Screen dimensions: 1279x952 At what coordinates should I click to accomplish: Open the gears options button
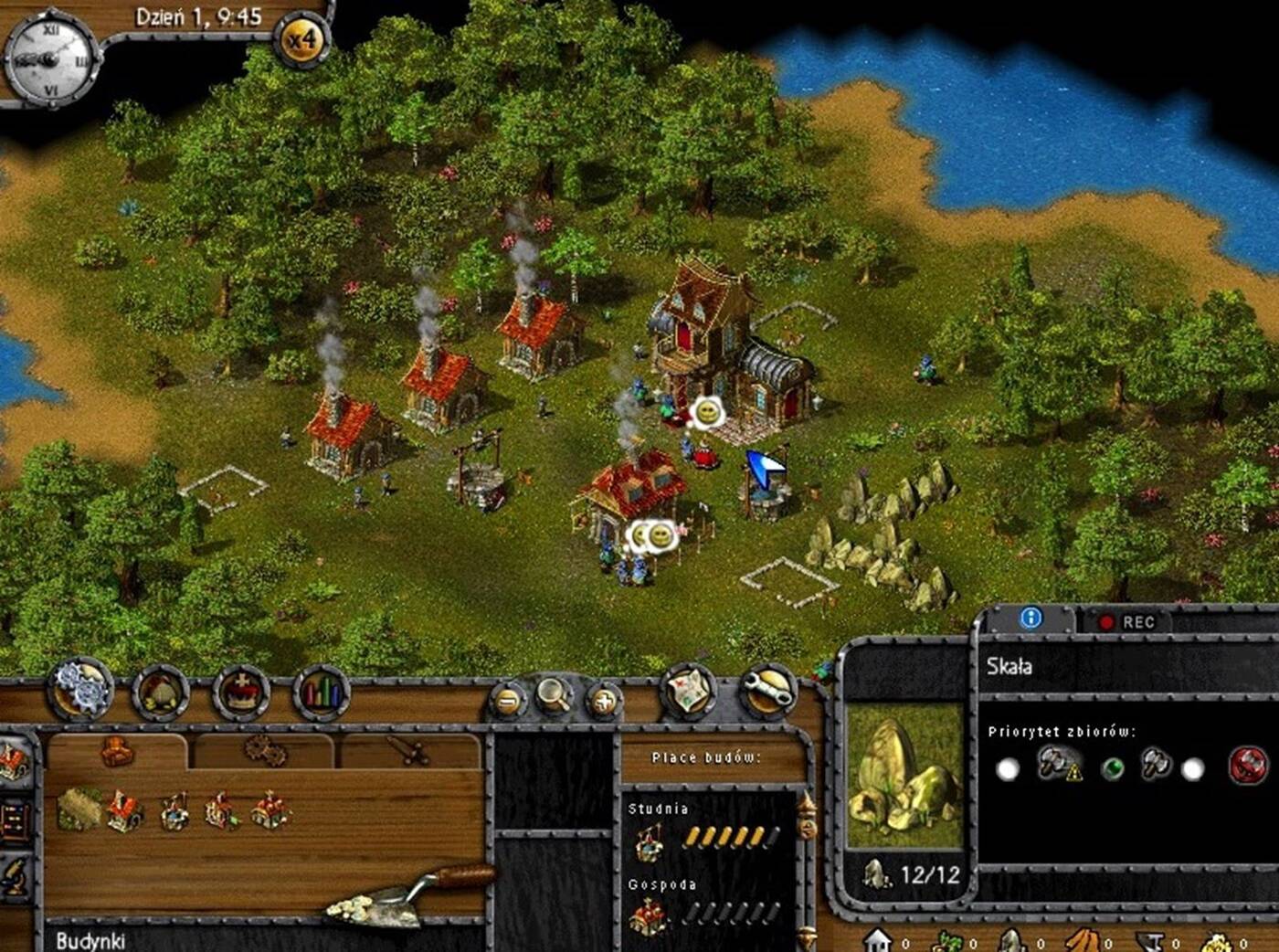point(81,689)
